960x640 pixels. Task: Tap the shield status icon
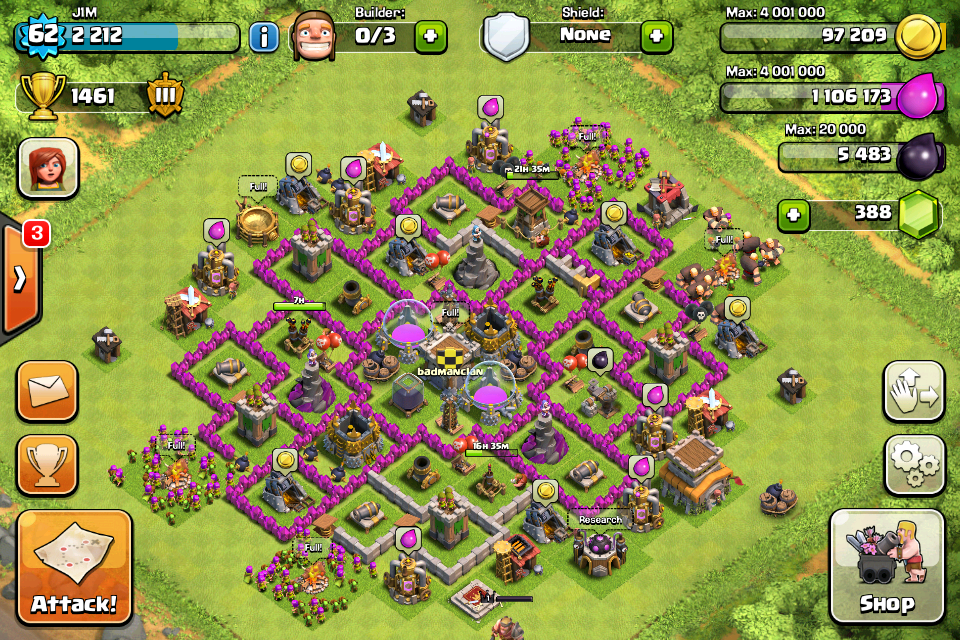coord(505,37)
